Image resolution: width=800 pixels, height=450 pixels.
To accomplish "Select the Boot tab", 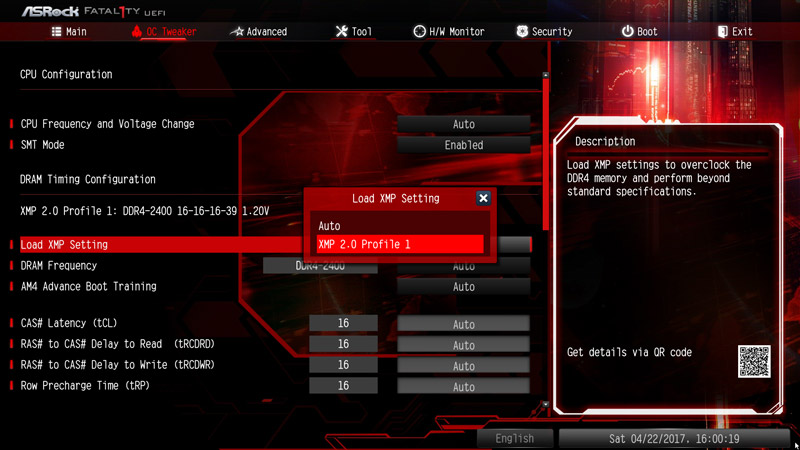I will point(639,32).
